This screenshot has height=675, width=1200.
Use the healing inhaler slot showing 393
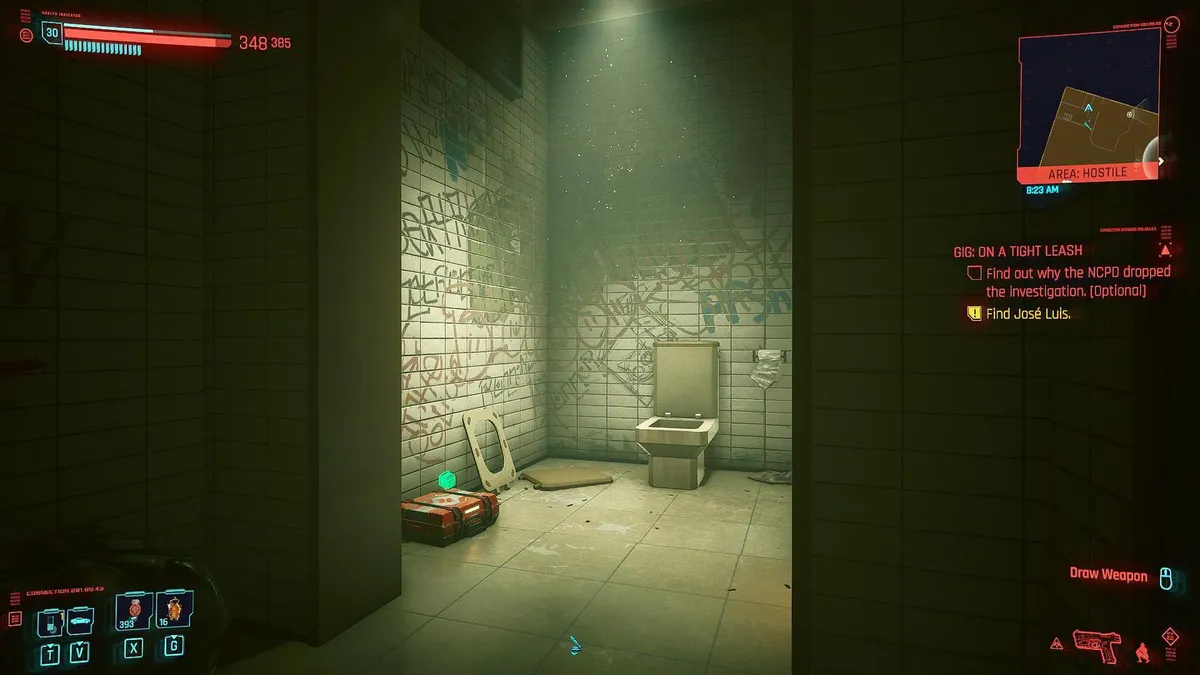coord(132,610)
